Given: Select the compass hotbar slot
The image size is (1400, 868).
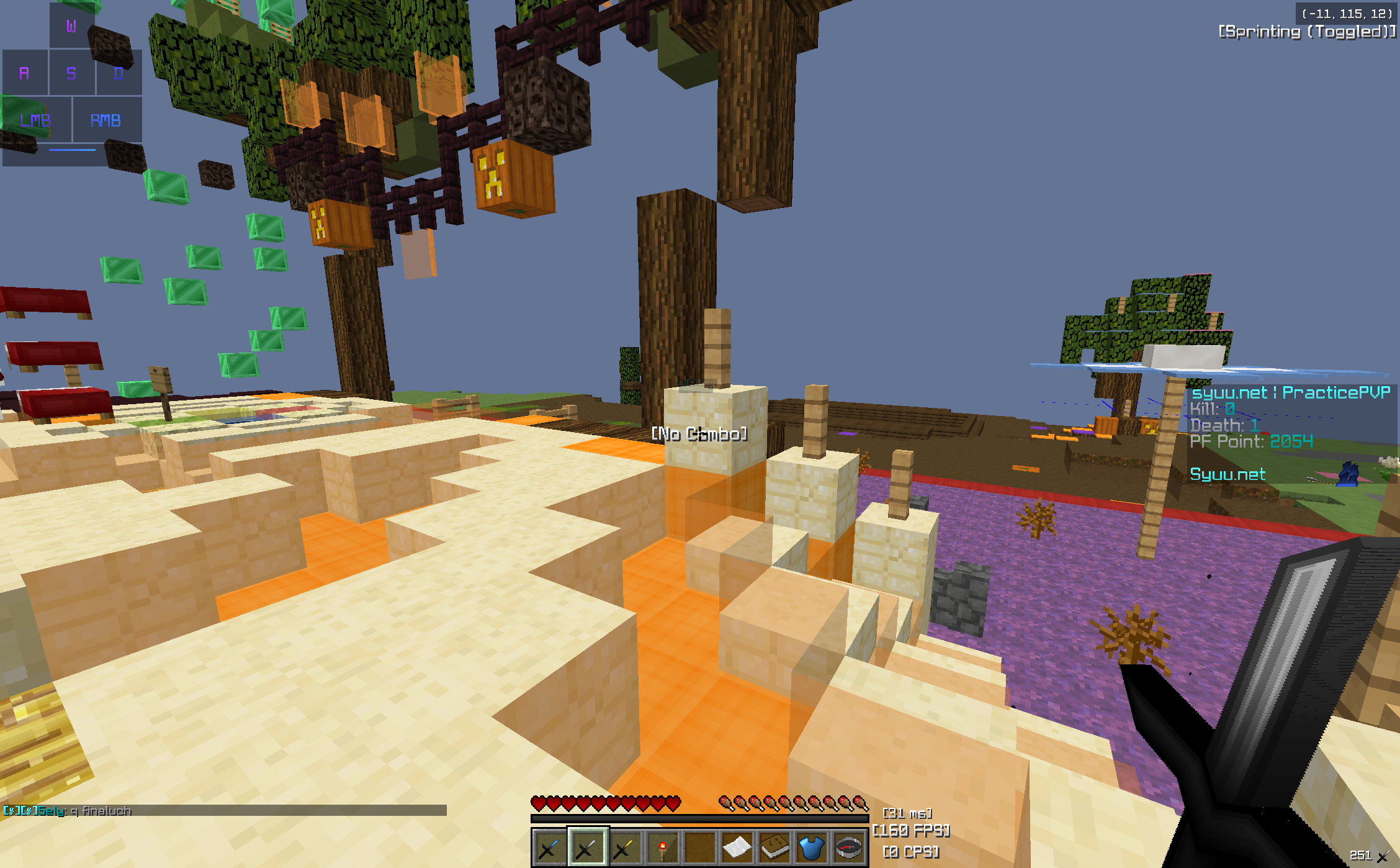Looking at the screenshot, I should pyautogui.click(x=849, y=847).
